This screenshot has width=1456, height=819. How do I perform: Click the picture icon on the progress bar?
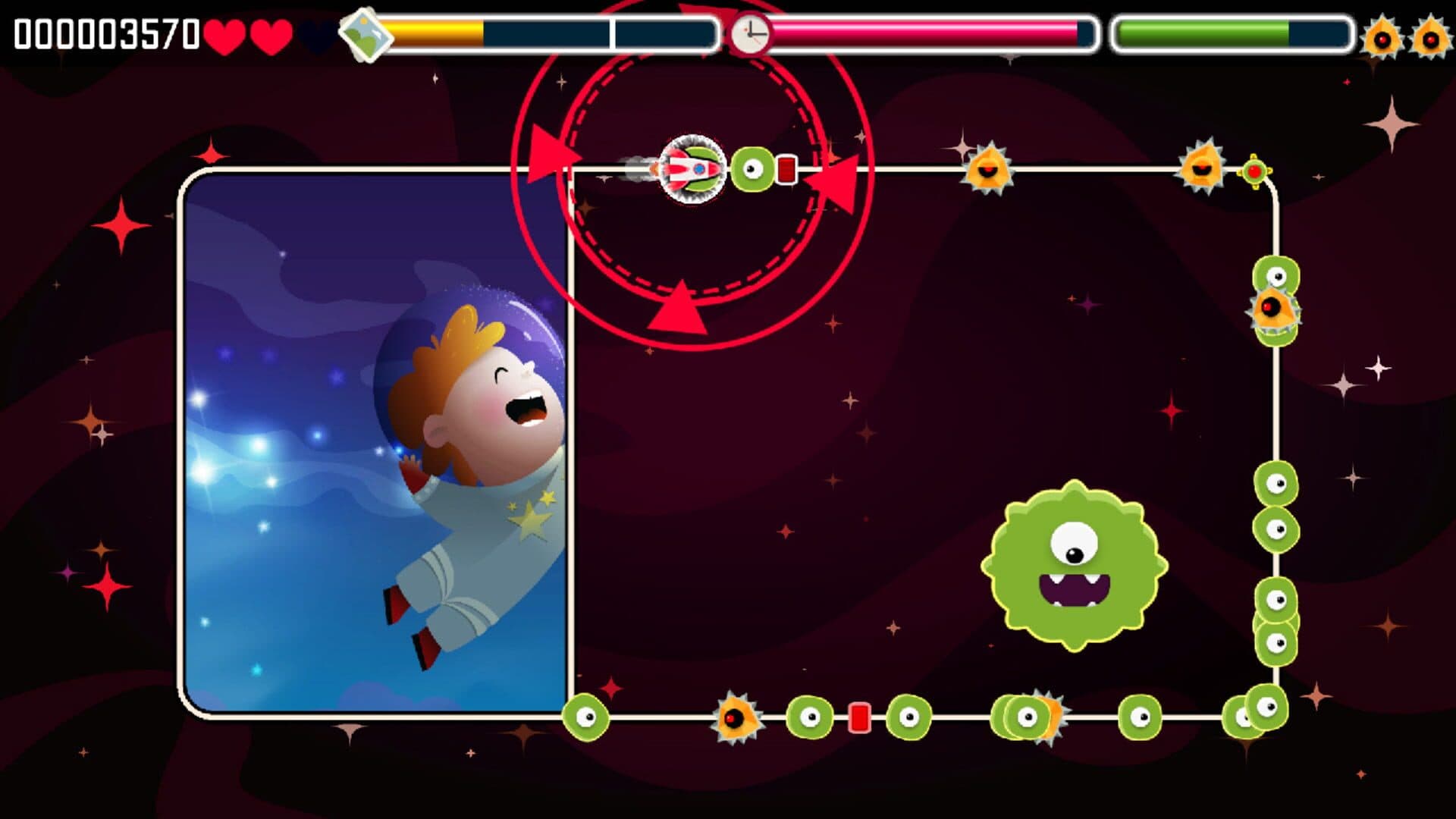(364, 34)
